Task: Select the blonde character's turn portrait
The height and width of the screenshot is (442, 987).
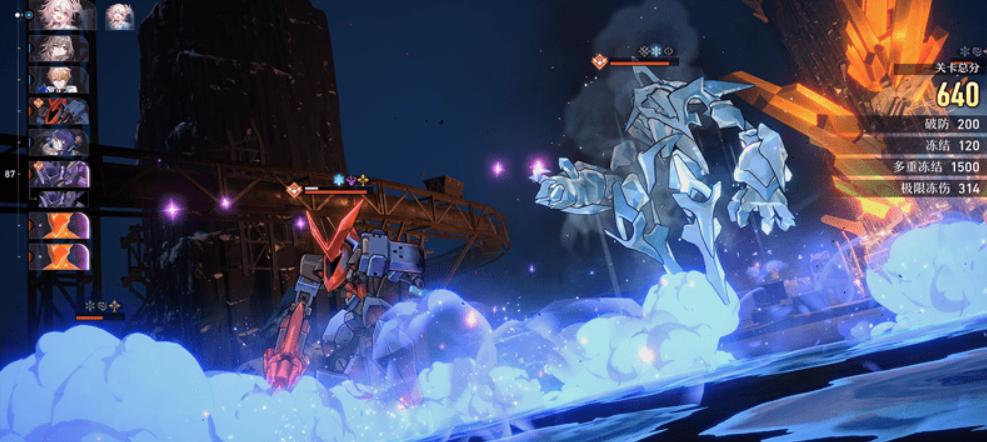Action: [x=60, y=80]
